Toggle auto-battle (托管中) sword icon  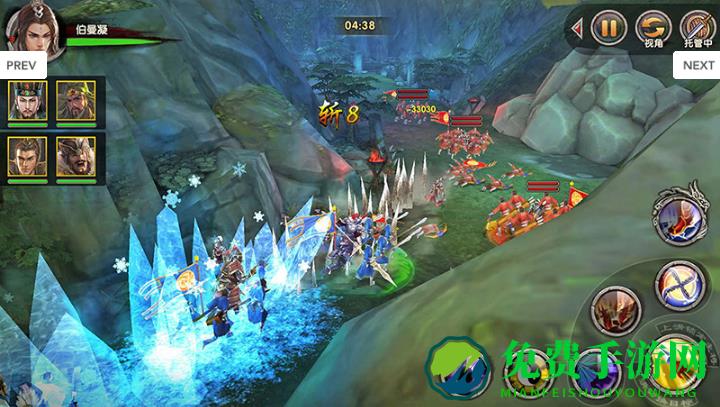(697, 27)
